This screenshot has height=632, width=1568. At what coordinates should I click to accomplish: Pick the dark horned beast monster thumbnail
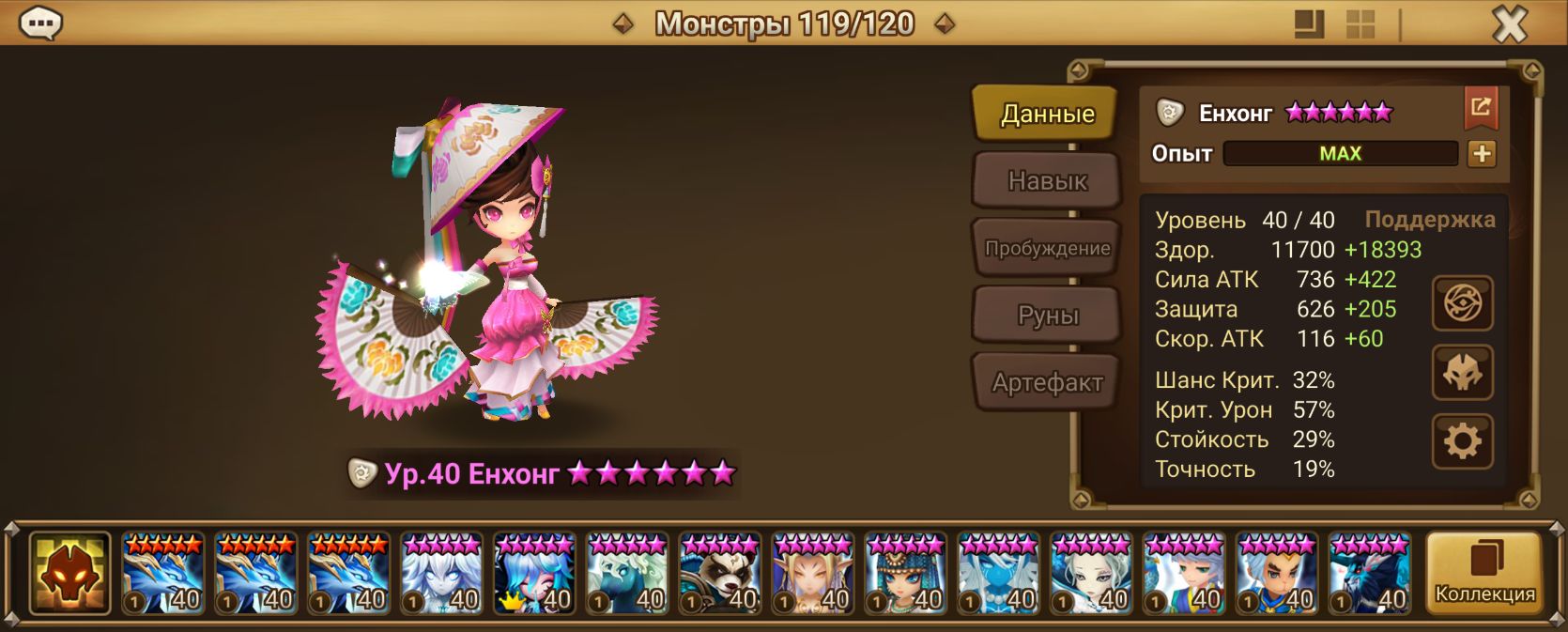coord(1370,574)
